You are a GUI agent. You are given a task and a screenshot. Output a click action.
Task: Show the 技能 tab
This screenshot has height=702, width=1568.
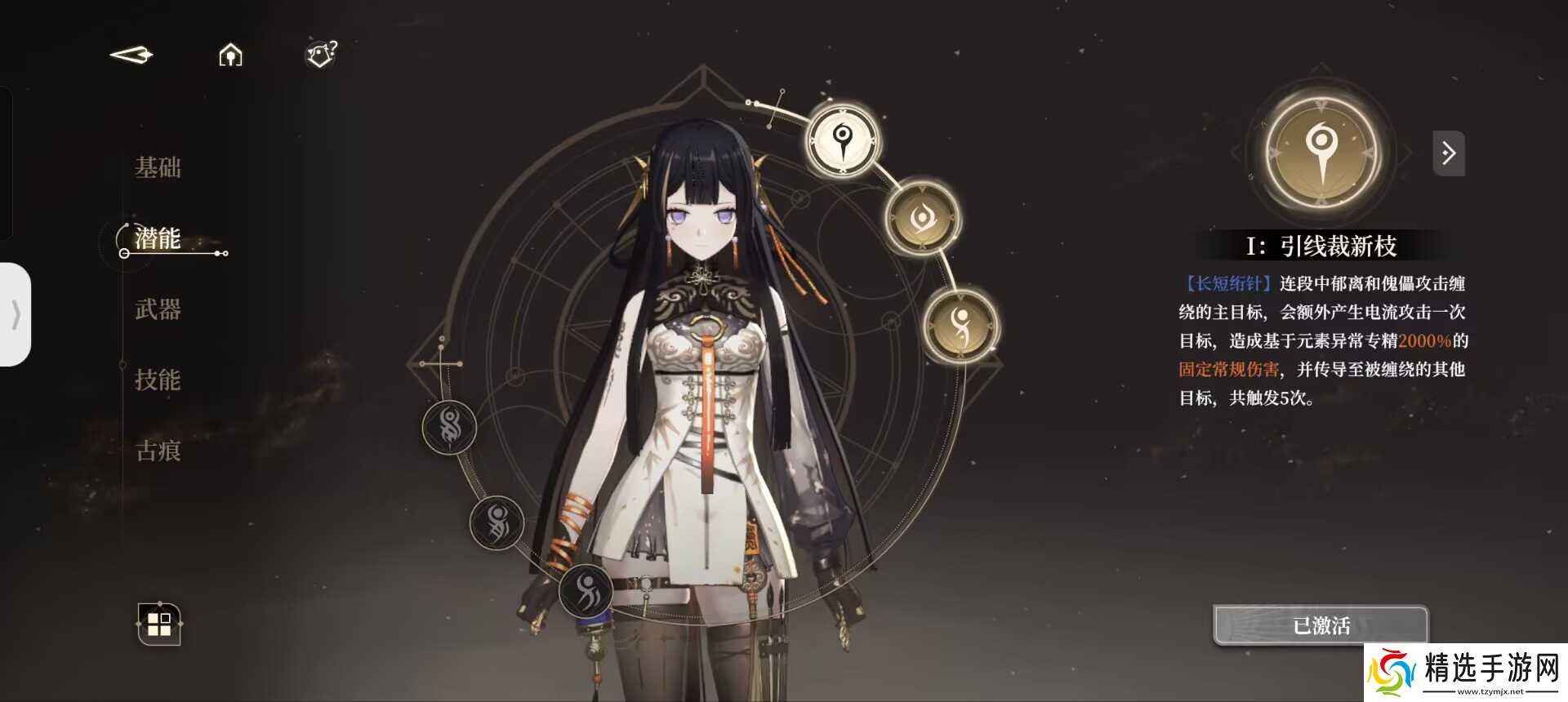point(158,380)
